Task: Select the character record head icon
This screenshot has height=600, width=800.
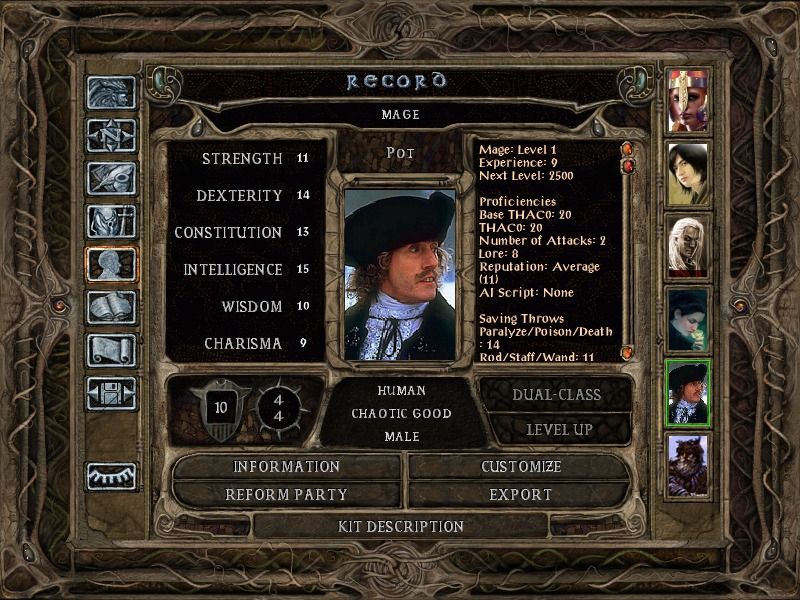Action: pyautogui.click(x=111, y=264)
